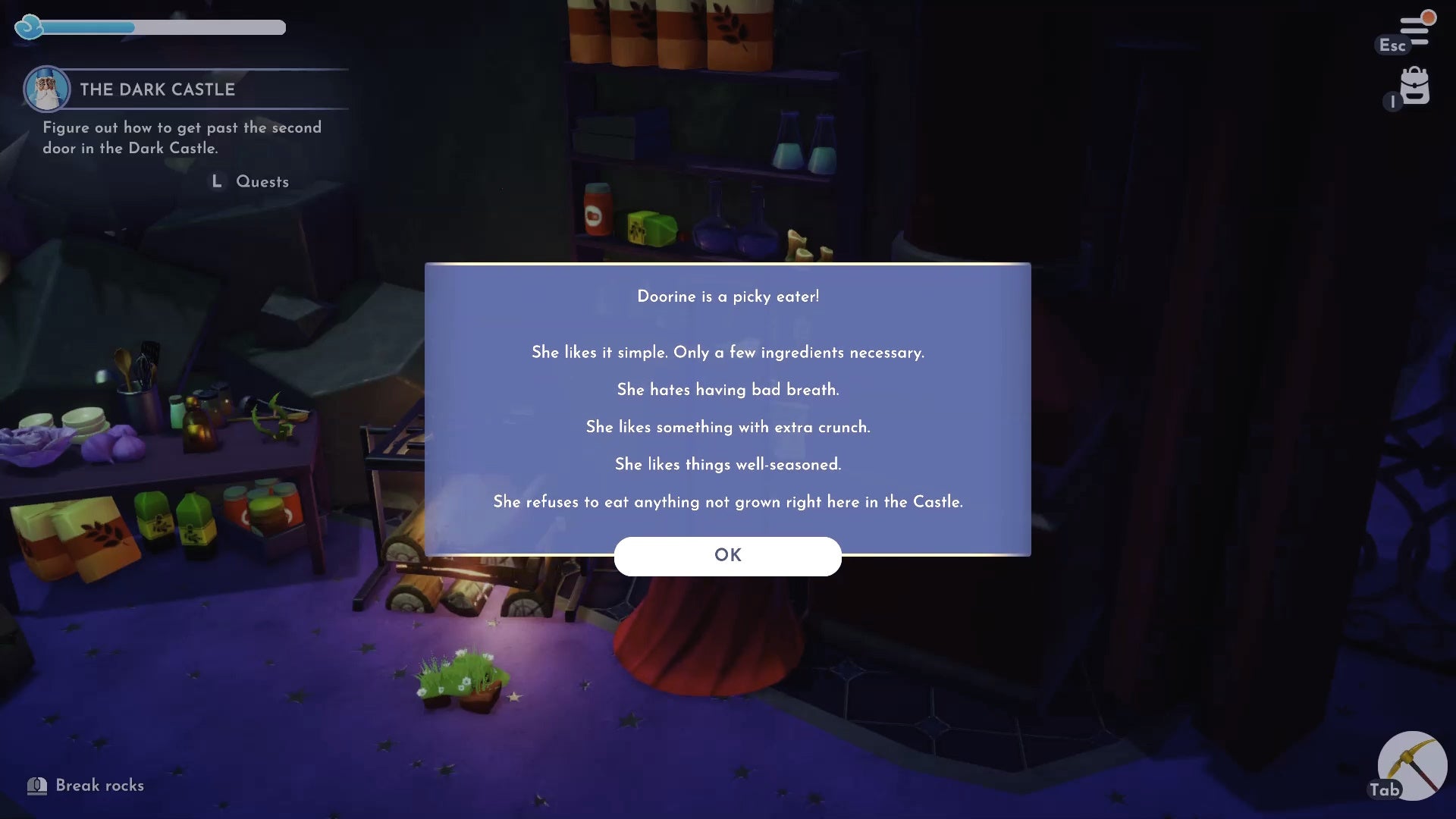Click the extra crunch hint line
This screenshot has height=819, width=1456.
727,427
